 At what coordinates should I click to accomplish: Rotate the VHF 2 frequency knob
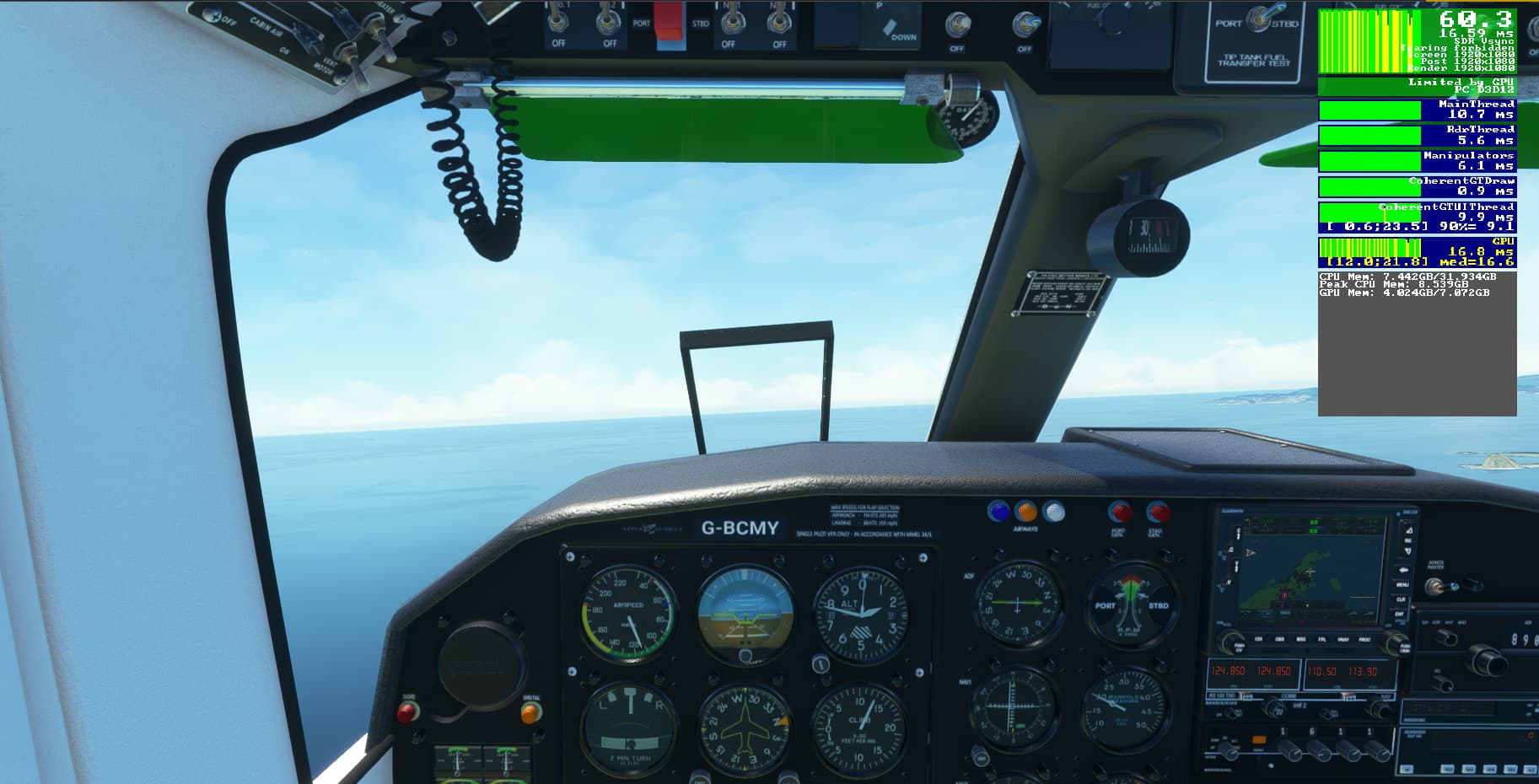(x=1275, y=709)
